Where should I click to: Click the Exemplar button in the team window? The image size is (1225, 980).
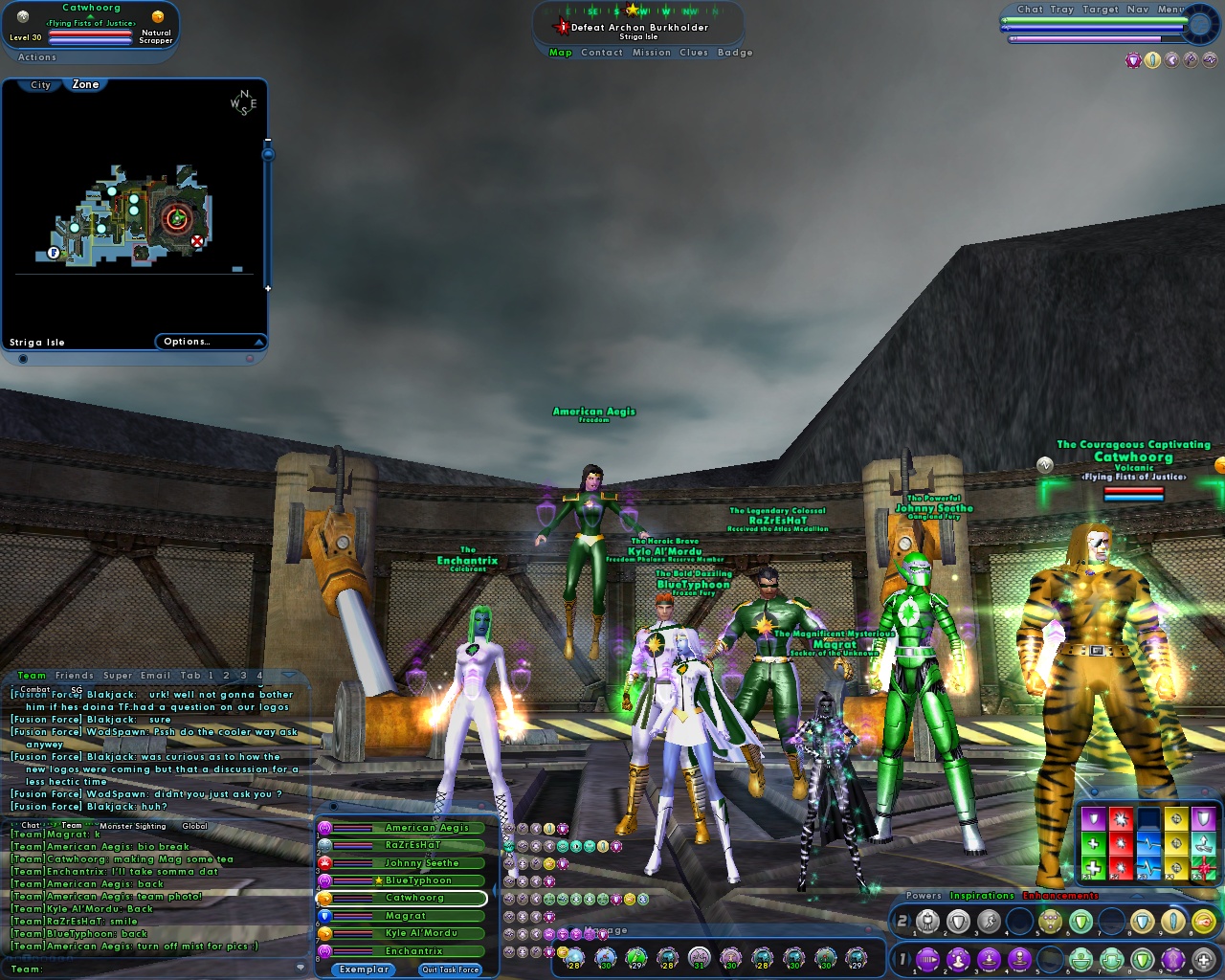pos(362,969)
